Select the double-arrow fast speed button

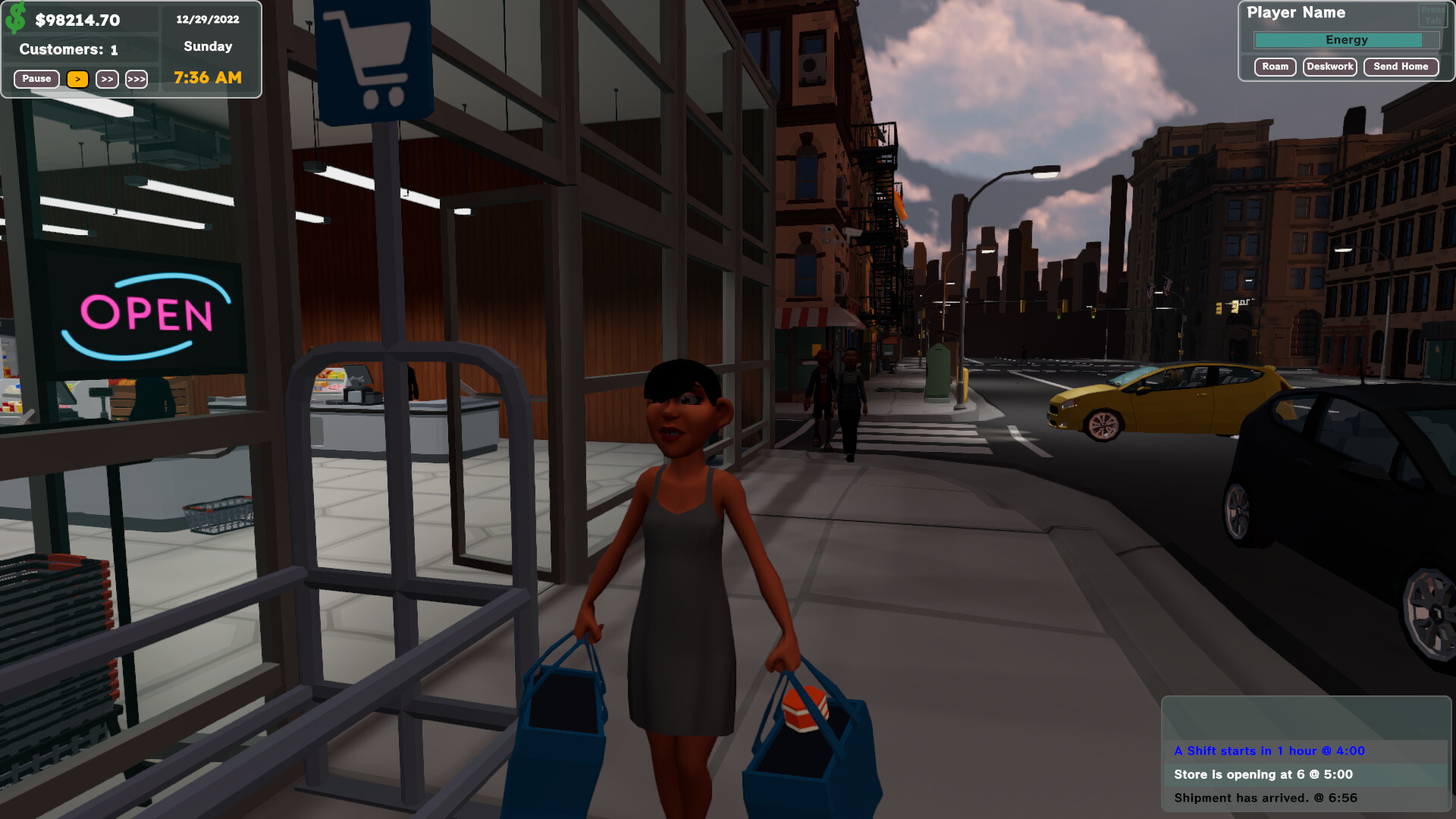106,79
